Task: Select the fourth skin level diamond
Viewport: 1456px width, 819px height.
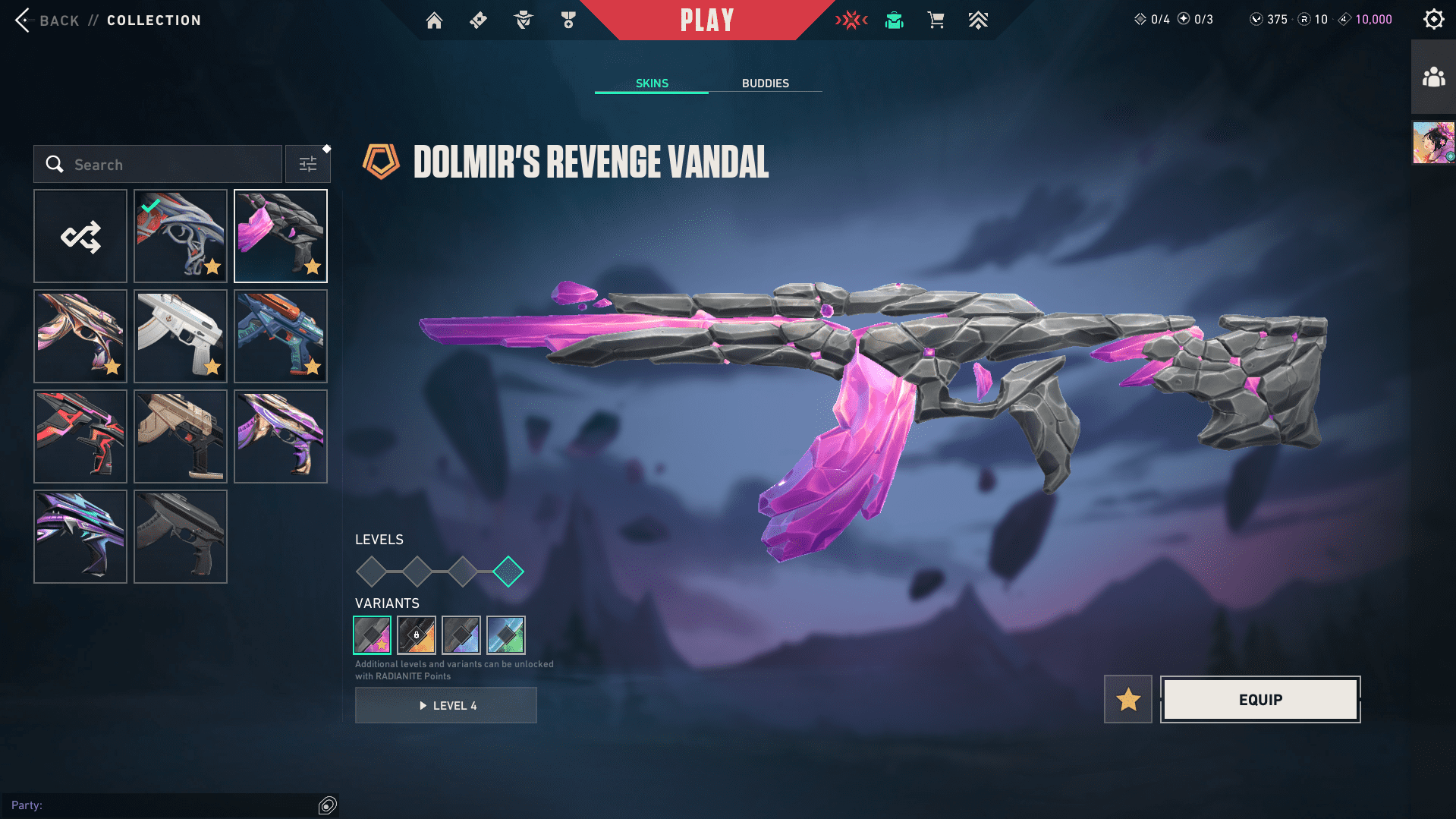Action: (508, 572)
